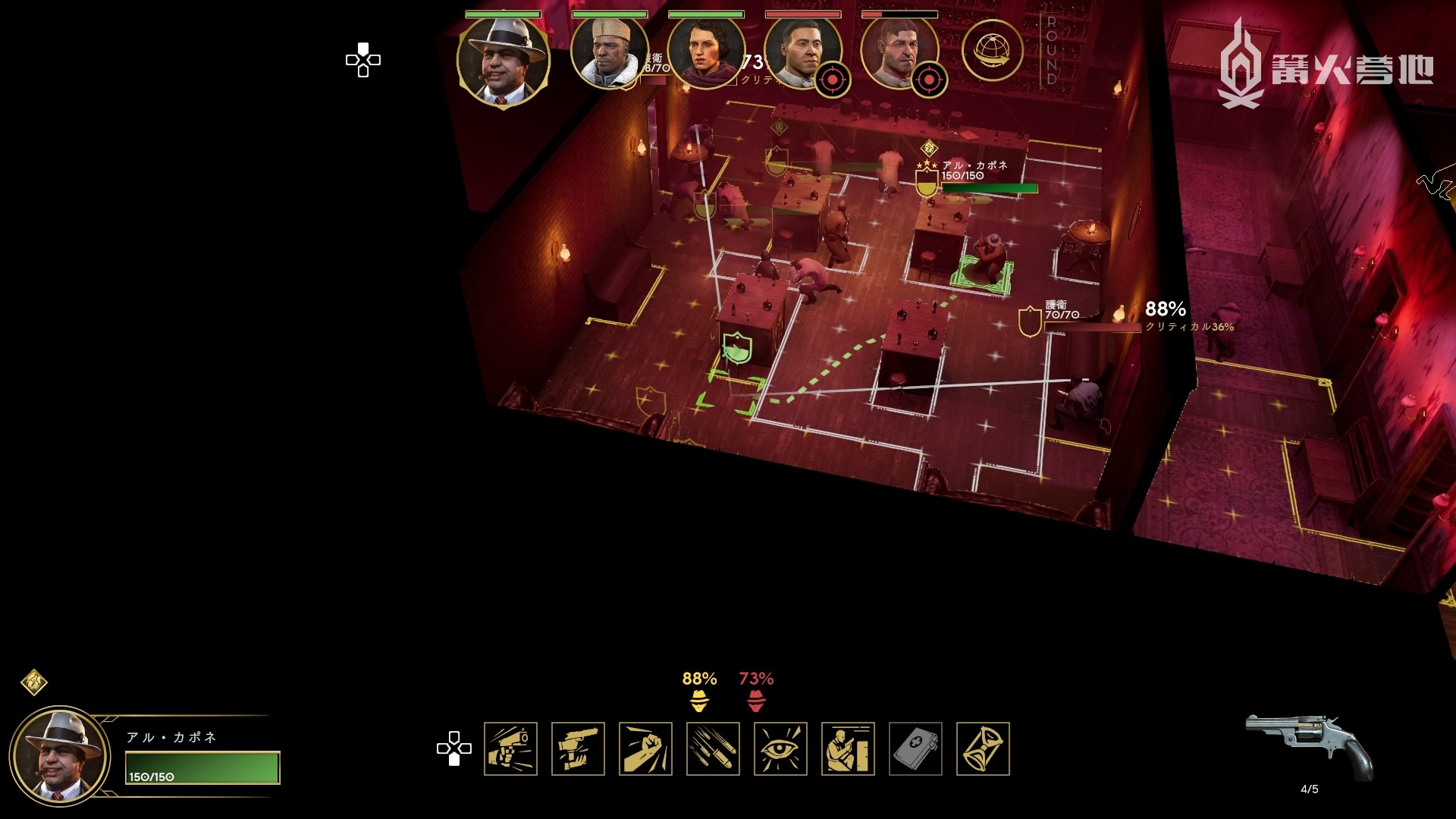Target the wounded enemy portrait
This screenshot has height=819, width=1456.
[x=899, y=53]
